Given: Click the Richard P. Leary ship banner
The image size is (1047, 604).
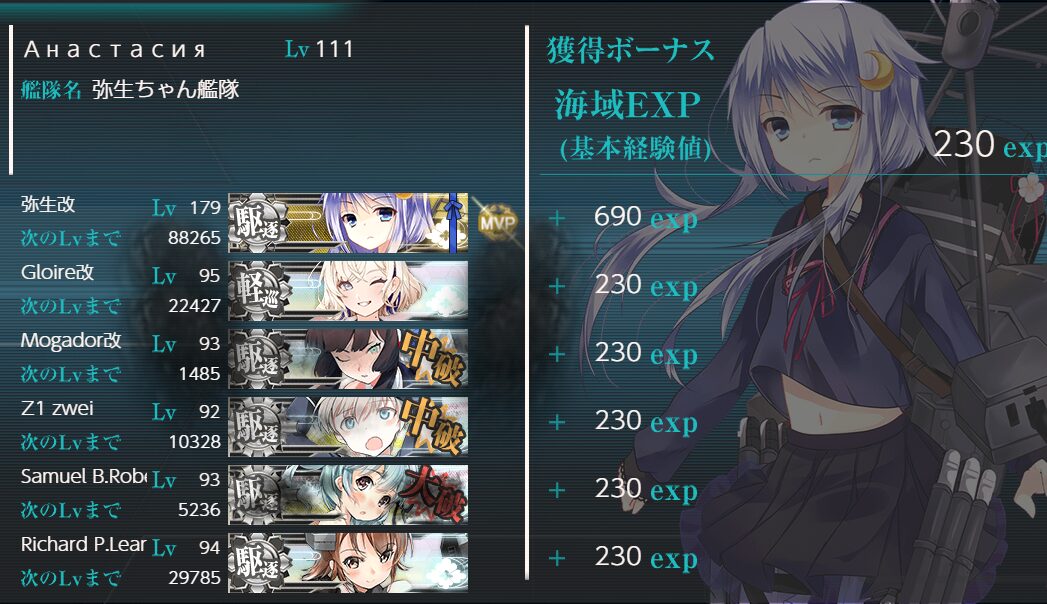Looking at the screenshot, I should click(x=348, y=562).
